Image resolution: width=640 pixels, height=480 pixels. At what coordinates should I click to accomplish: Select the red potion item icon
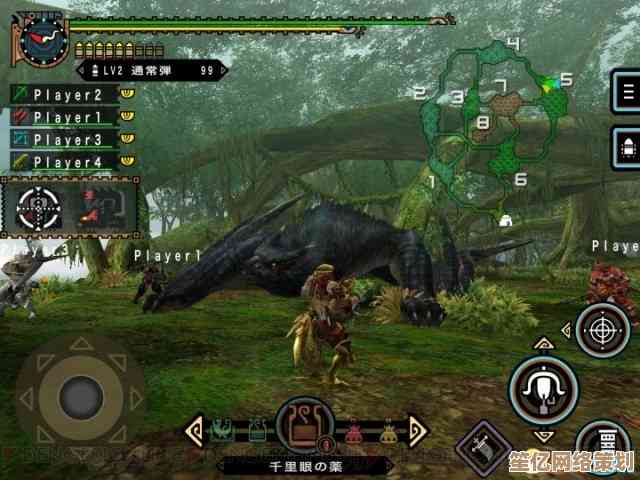point(355,433)
